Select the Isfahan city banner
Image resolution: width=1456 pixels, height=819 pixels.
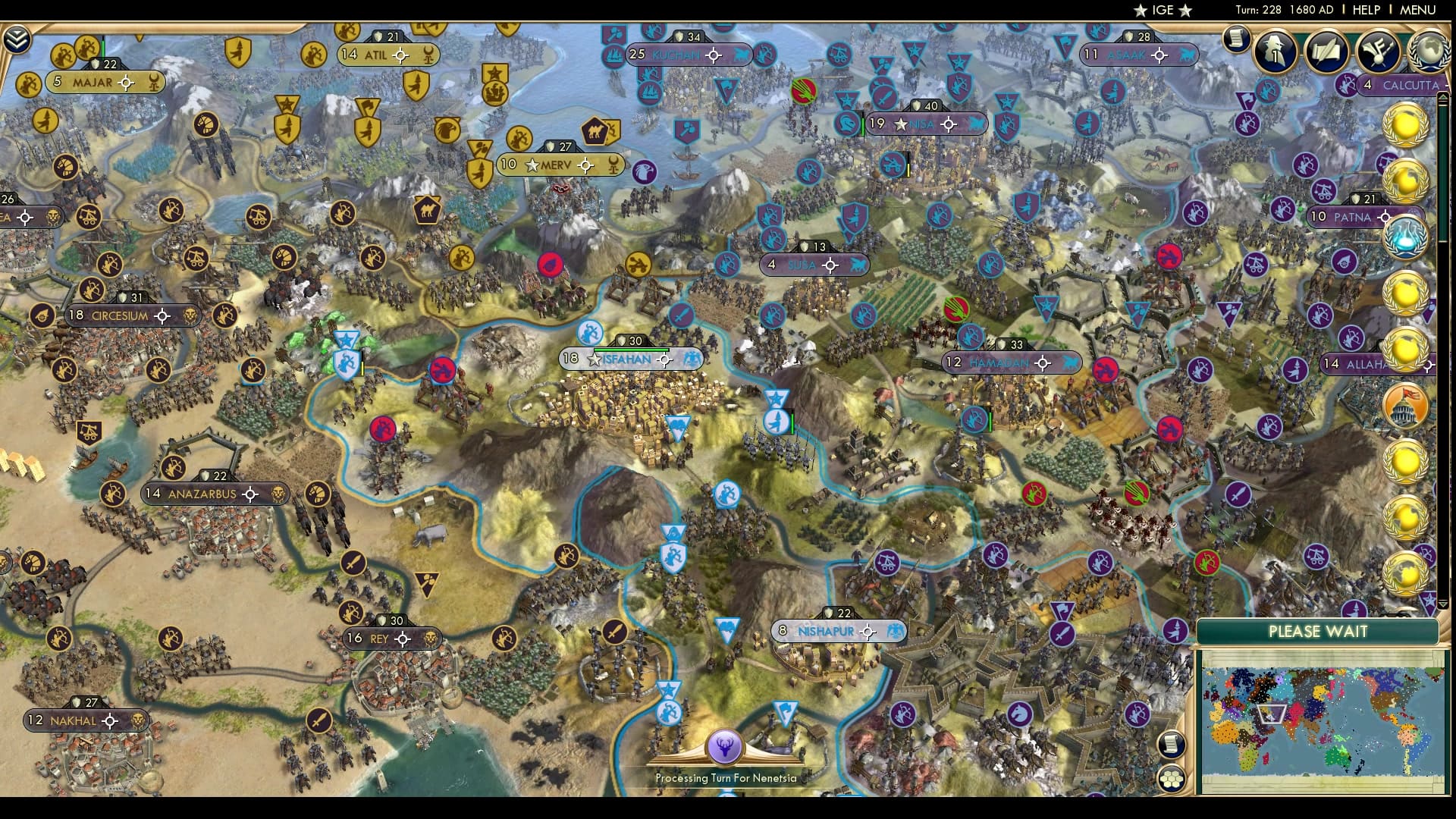[x=626, y=359]
